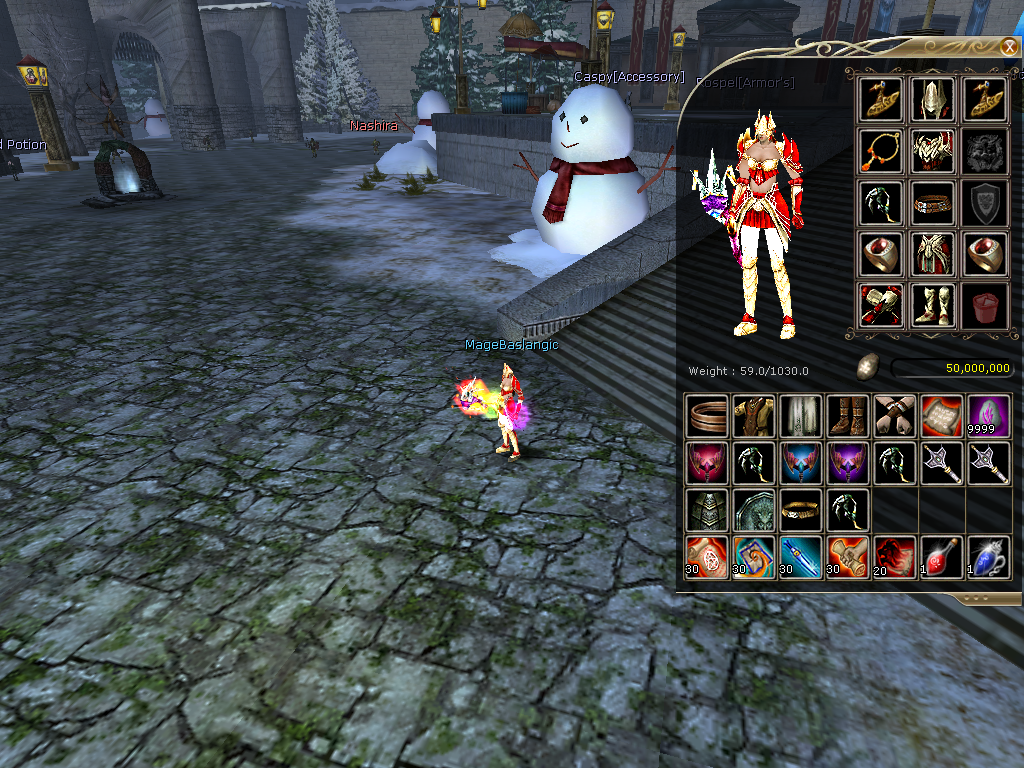Select the equipped red chest armor
1024x768 pixels.
(933, 151)
